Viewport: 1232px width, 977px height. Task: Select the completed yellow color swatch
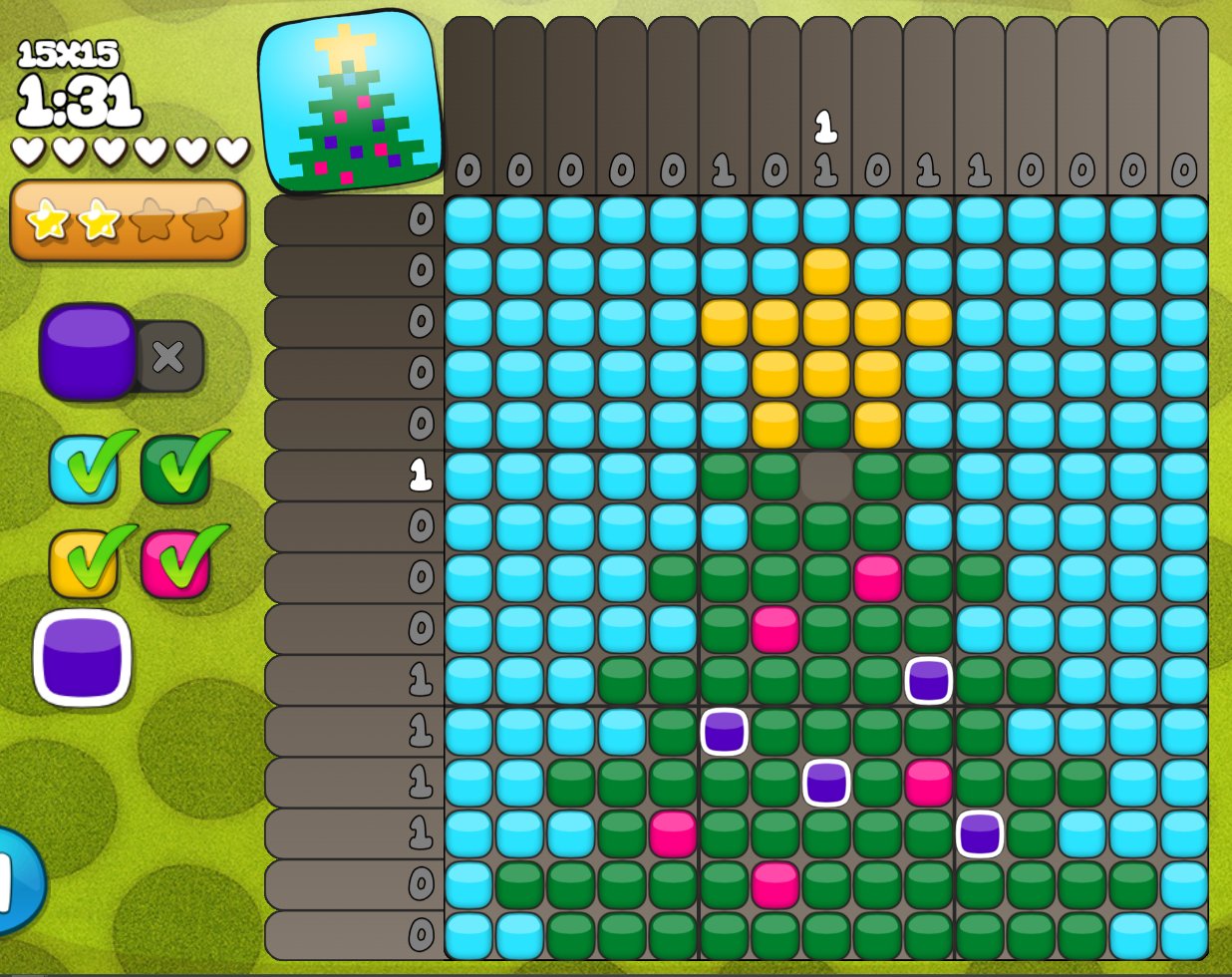click(x=84, y=562)
